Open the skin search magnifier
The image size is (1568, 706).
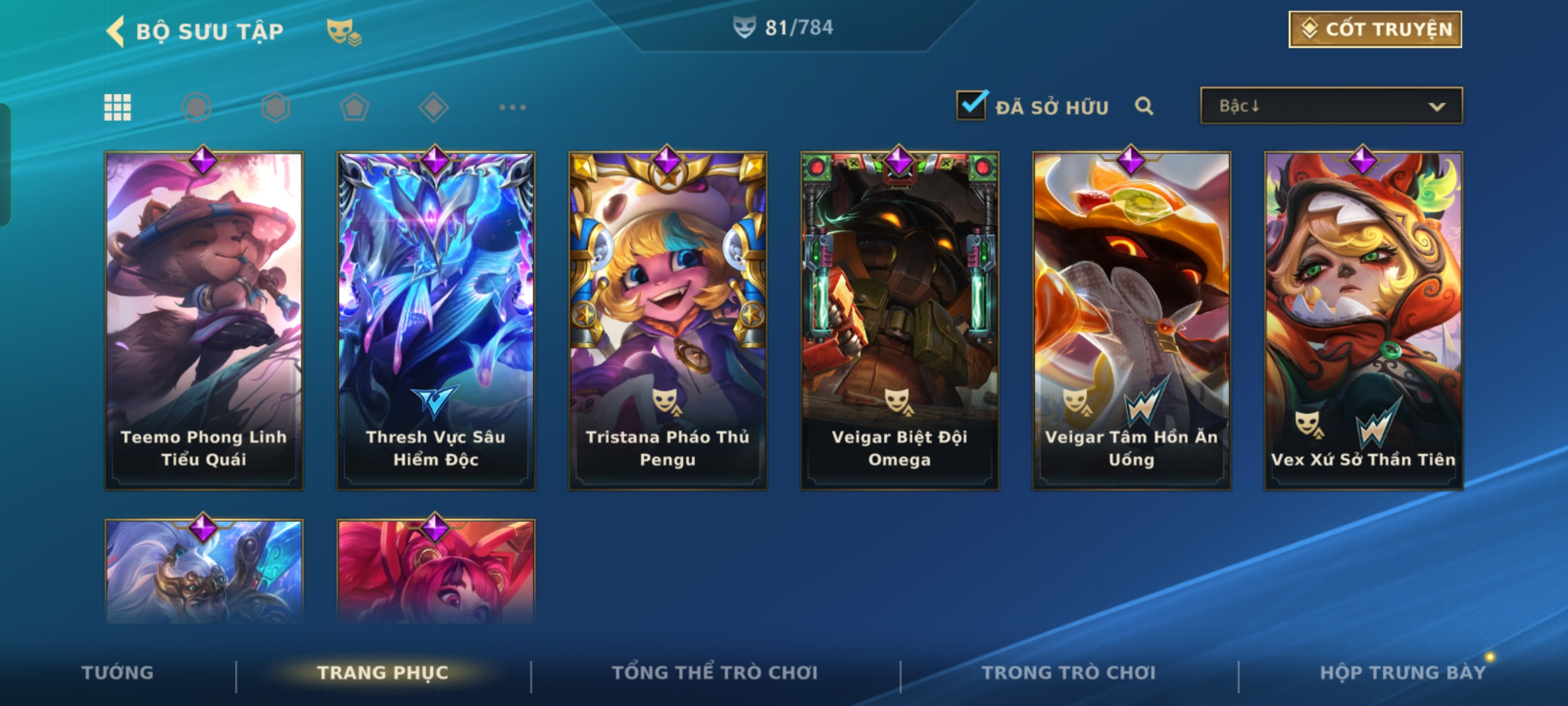click(x=1143, y=106)
